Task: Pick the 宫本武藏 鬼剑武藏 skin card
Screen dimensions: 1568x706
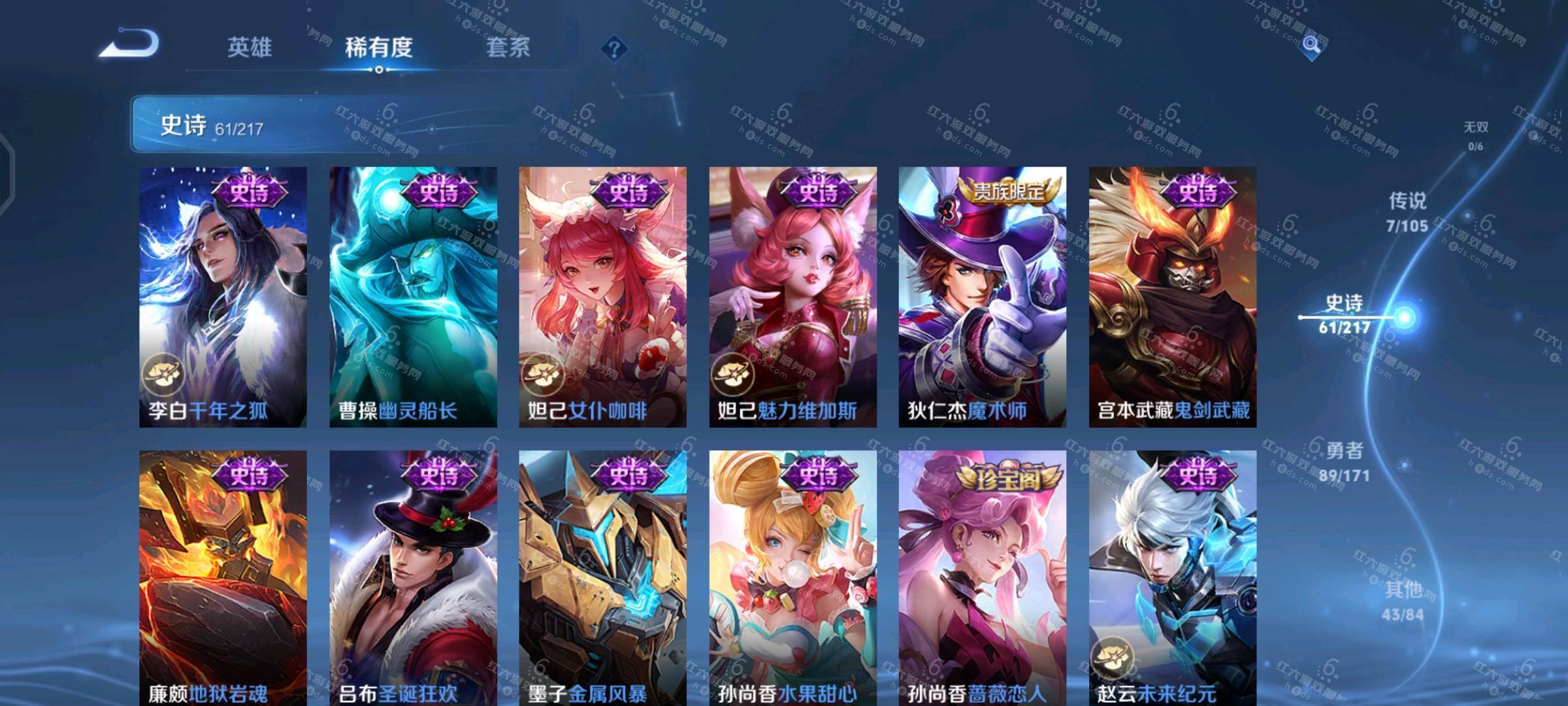Action: coord(1172,297)
